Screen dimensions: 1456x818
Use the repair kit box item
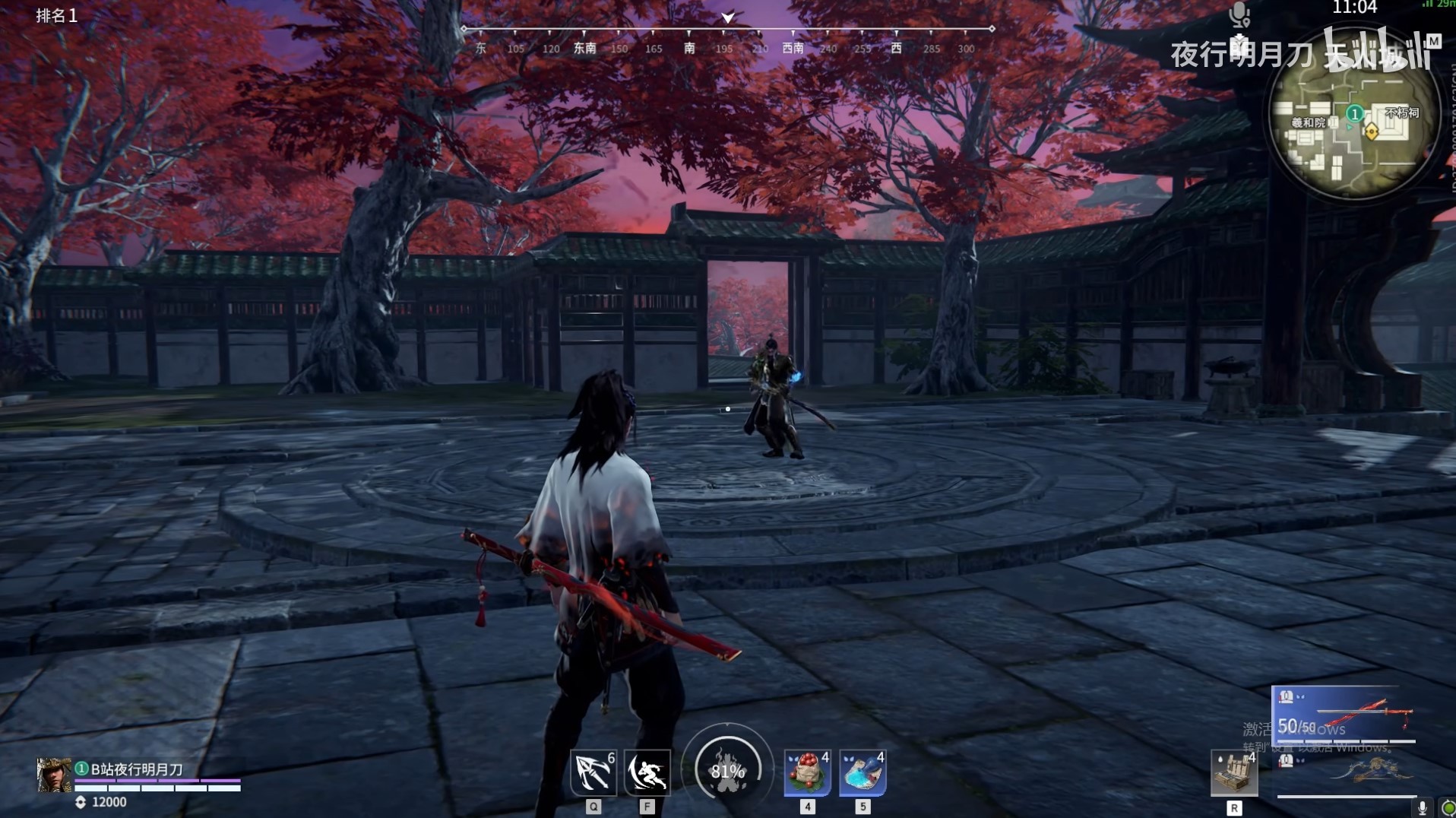(1234, 774)
